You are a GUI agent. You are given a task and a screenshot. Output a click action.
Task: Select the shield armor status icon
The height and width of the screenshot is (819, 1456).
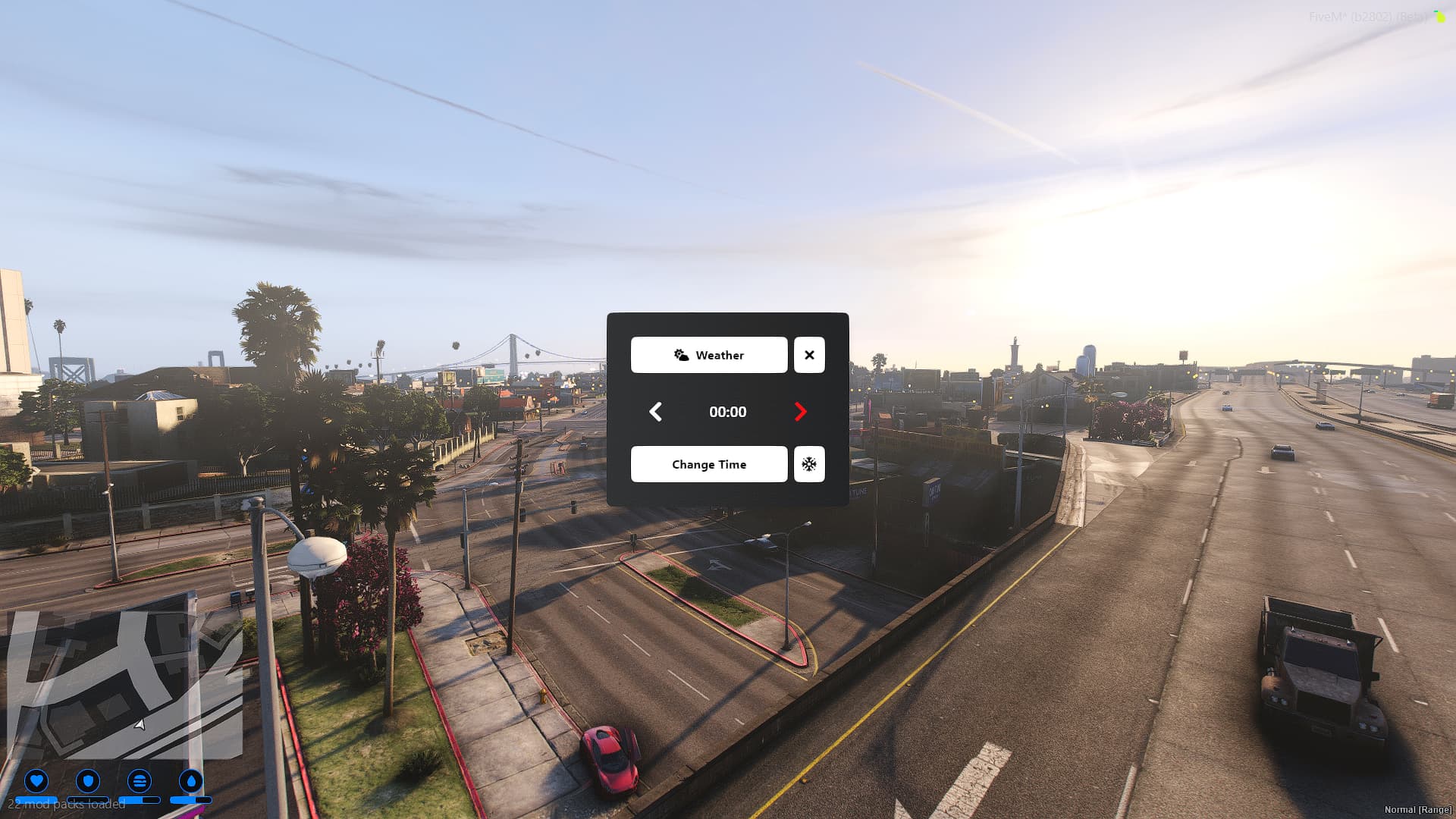point(88,780)
